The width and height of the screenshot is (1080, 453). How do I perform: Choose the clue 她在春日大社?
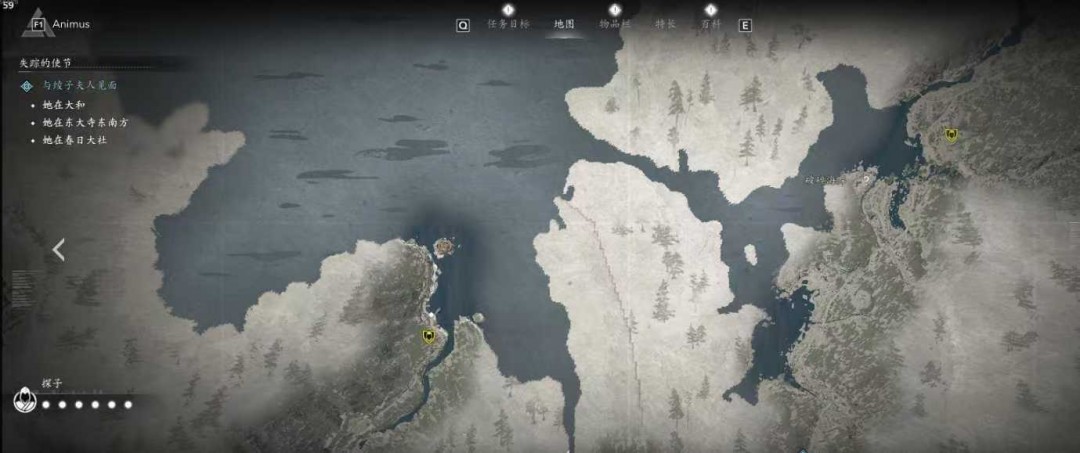click(75, 140)
